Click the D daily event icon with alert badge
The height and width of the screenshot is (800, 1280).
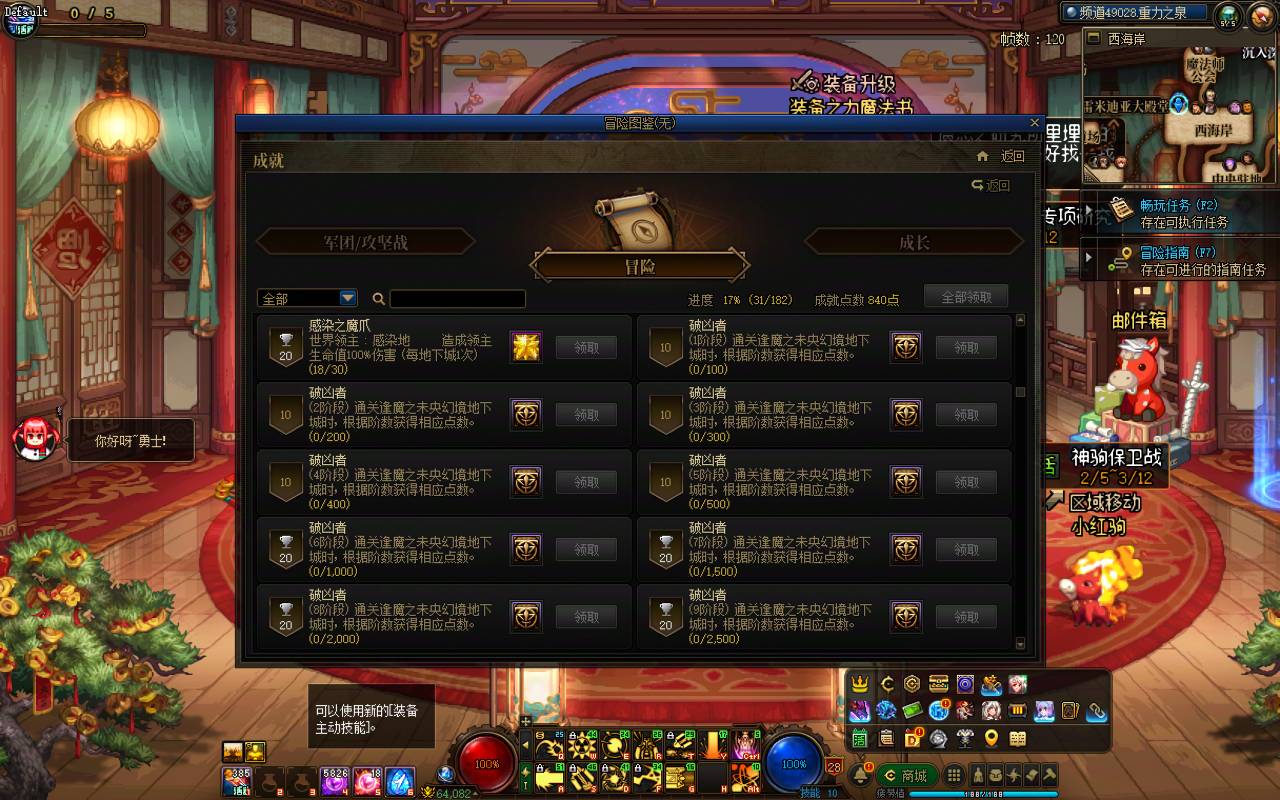pos(913,738)
